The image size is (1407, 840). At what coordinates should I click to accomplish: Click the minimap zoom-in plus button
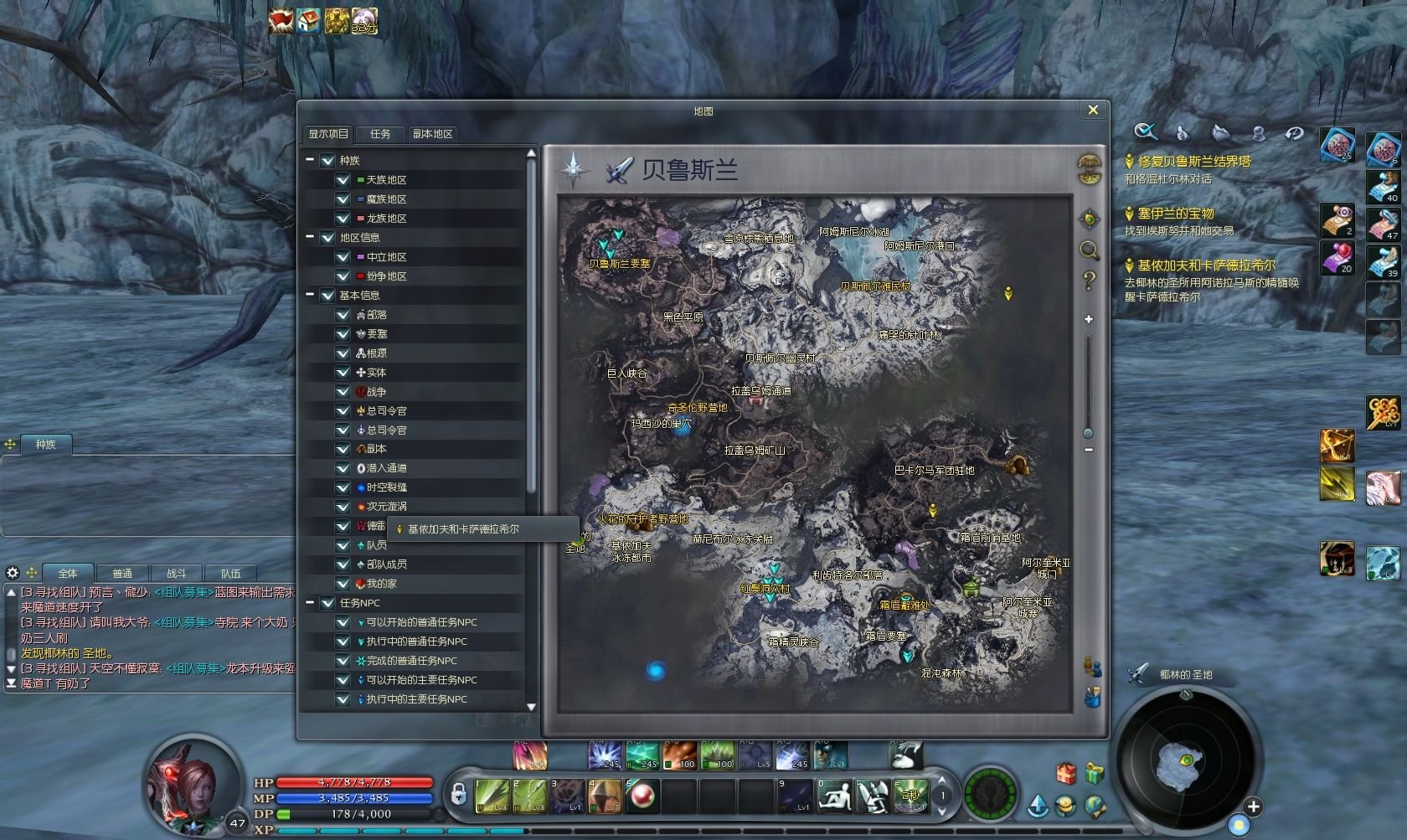(x=1254, y=808)
